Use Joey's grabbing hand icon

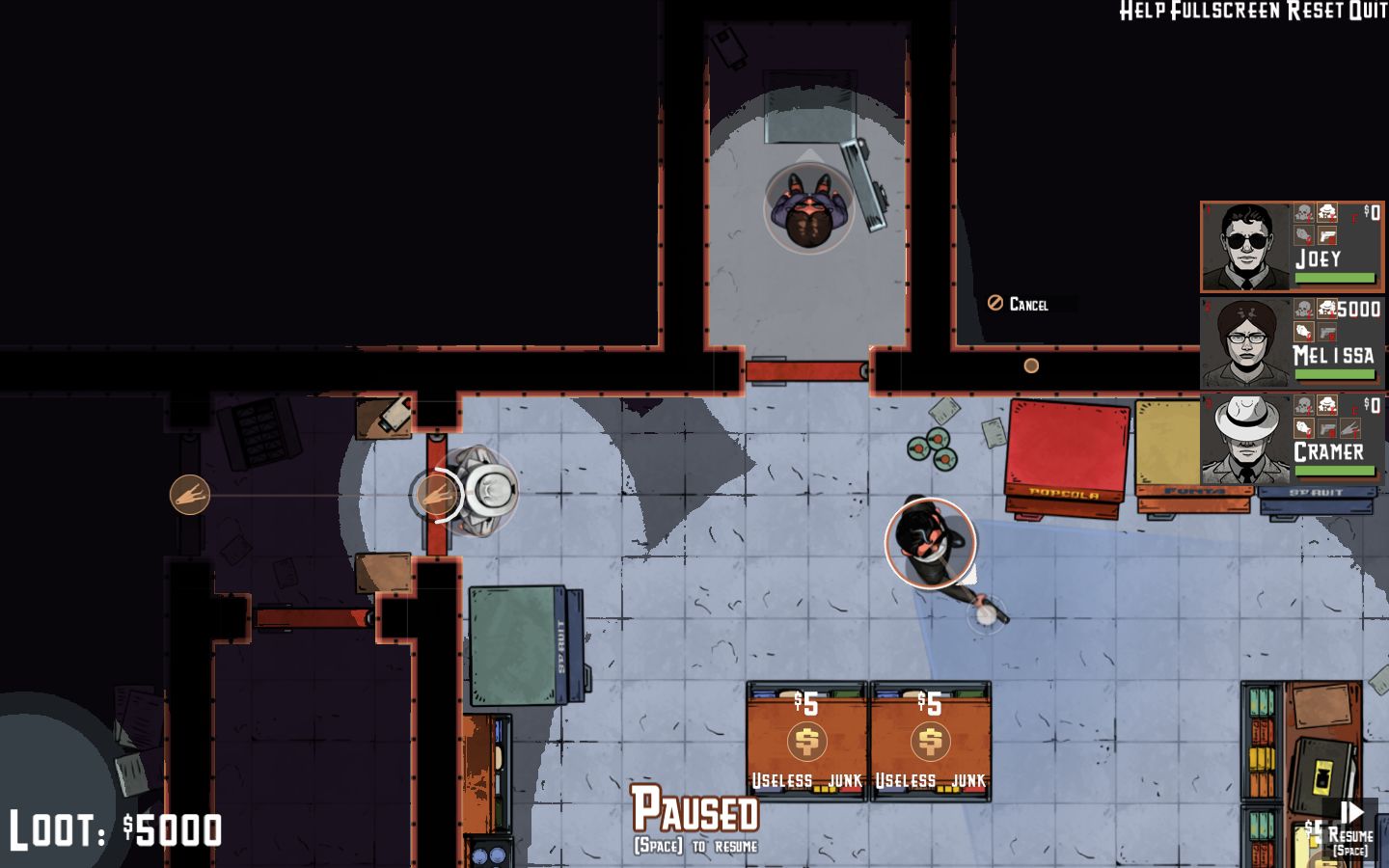point(1304,236)
